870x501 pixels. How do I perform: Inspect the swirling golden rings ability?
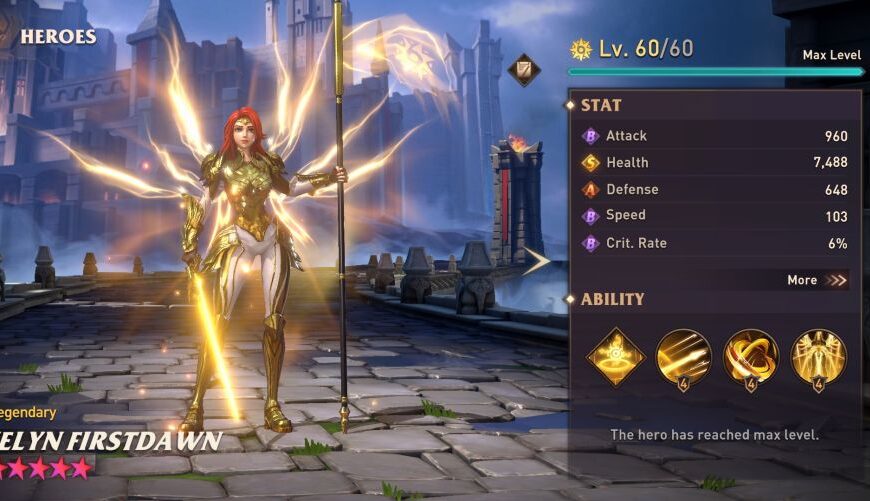pyautogui.click(x=751, y=356)
